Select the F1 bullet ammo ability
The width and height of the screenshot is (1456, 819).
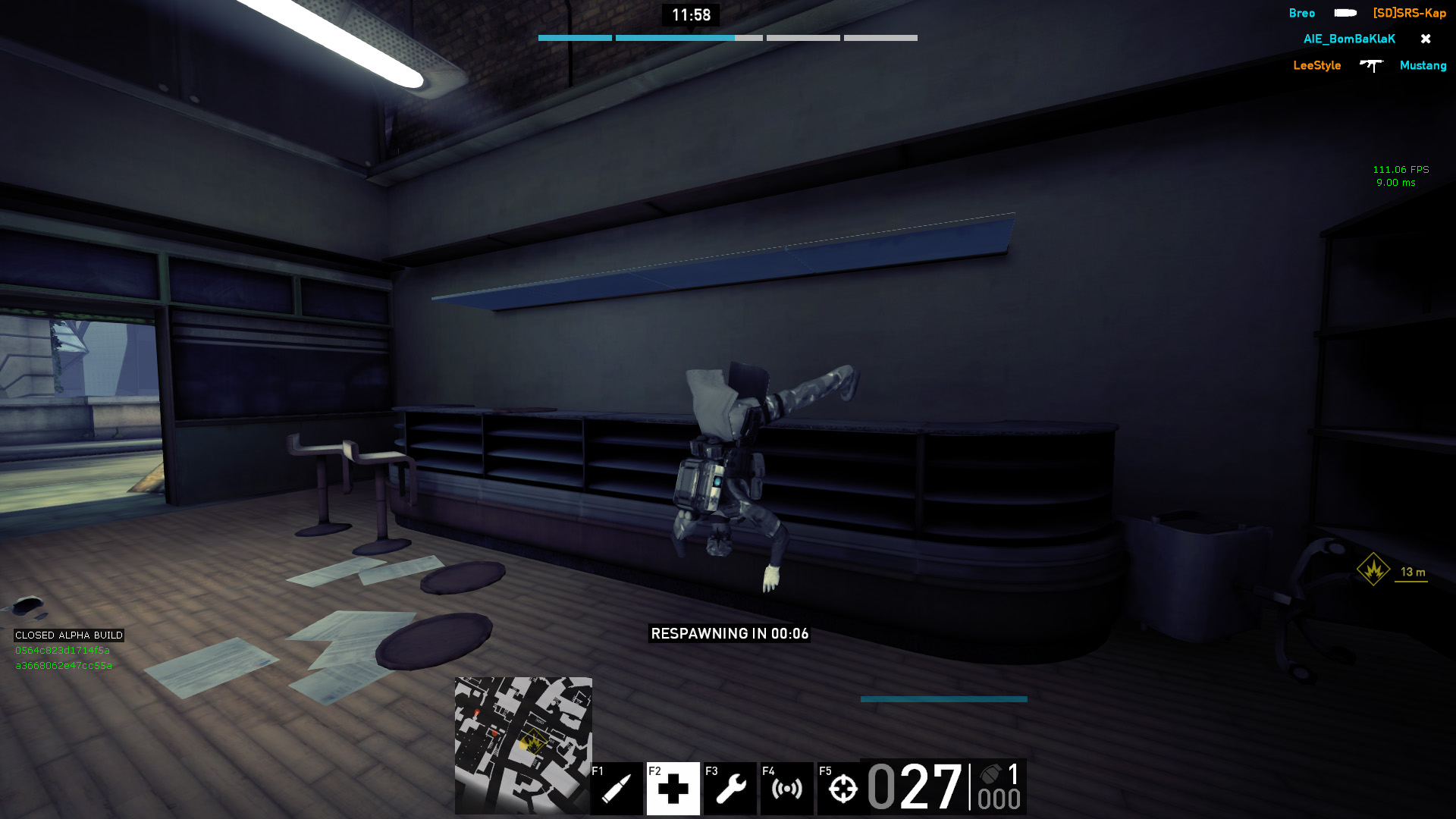click(616, 789)
